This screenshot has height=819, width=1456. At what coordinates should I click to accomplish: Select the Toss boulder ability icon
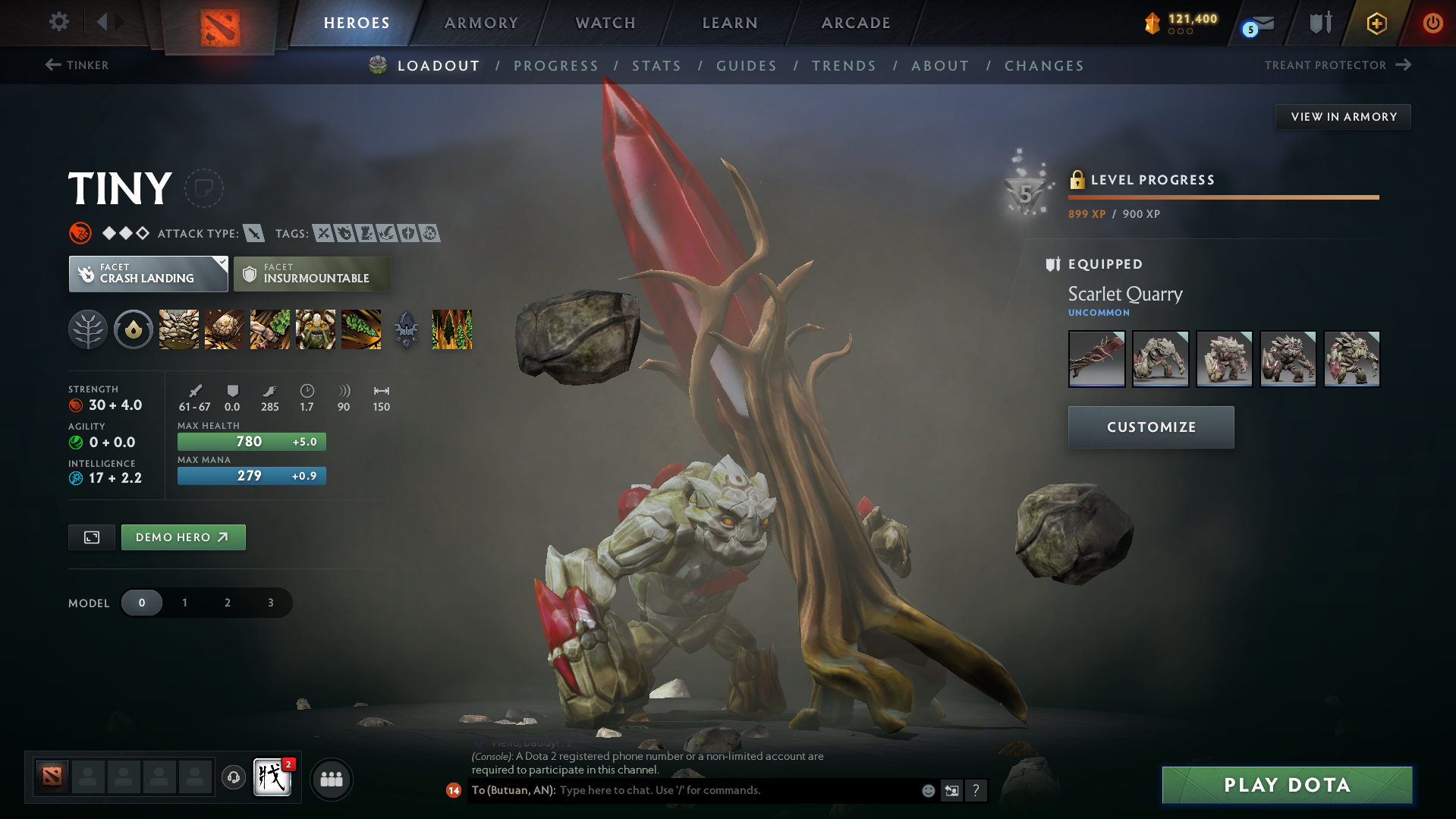pyautogui.click(x=224, y=329)
